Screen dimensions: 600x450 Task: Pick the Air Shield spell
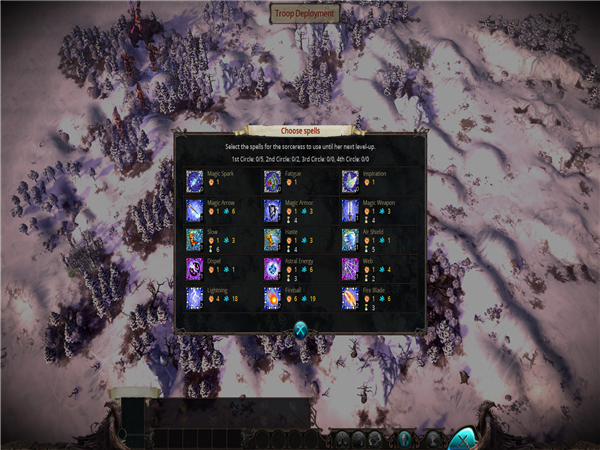tap(350, 239)
